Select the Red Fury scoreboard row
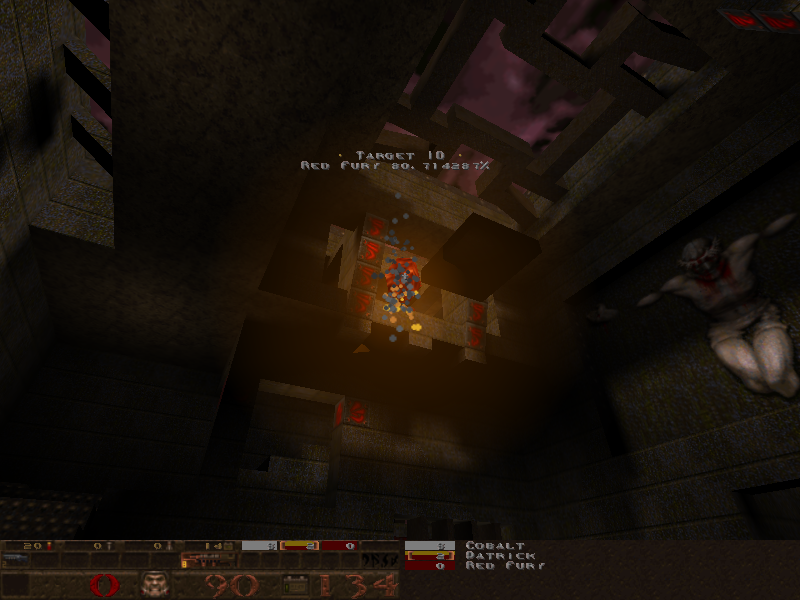 tap(505, 566)
